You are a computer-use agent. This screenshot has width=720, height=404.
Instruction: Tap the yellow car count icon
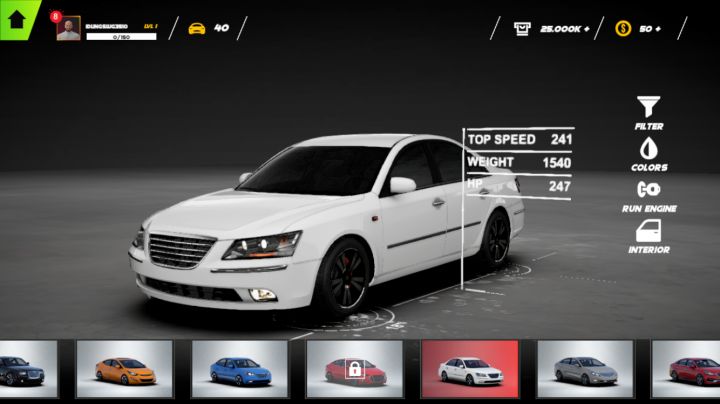197,28
